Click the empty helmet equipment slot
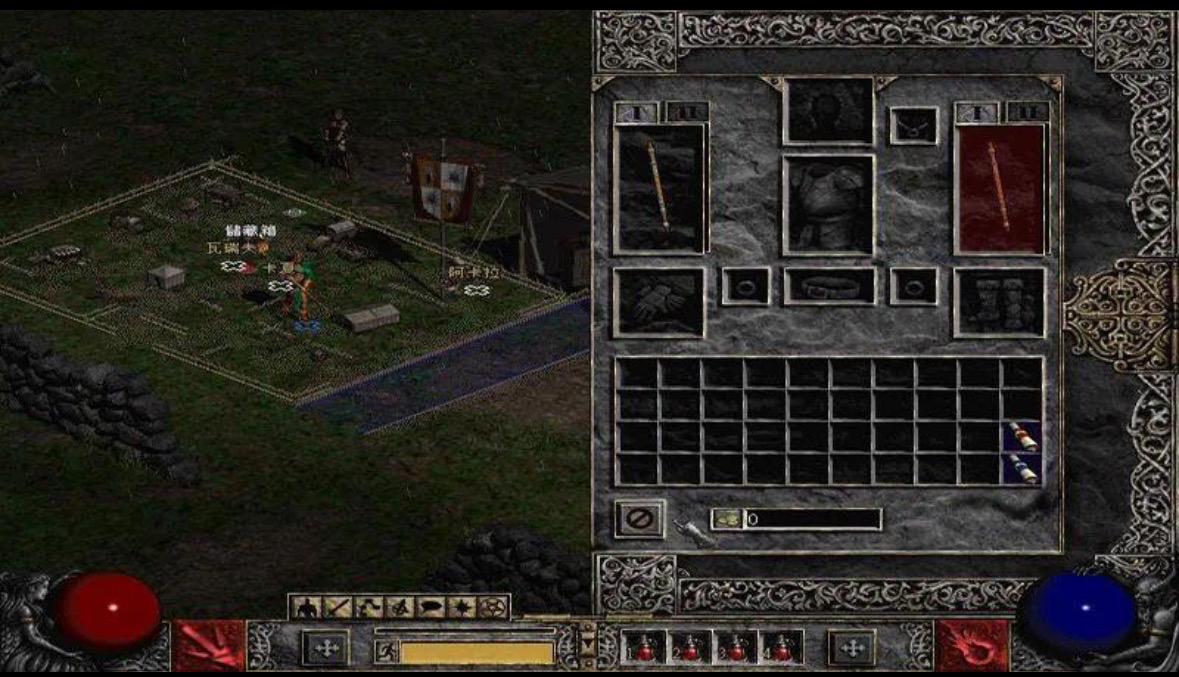 [x=828, y=111]
